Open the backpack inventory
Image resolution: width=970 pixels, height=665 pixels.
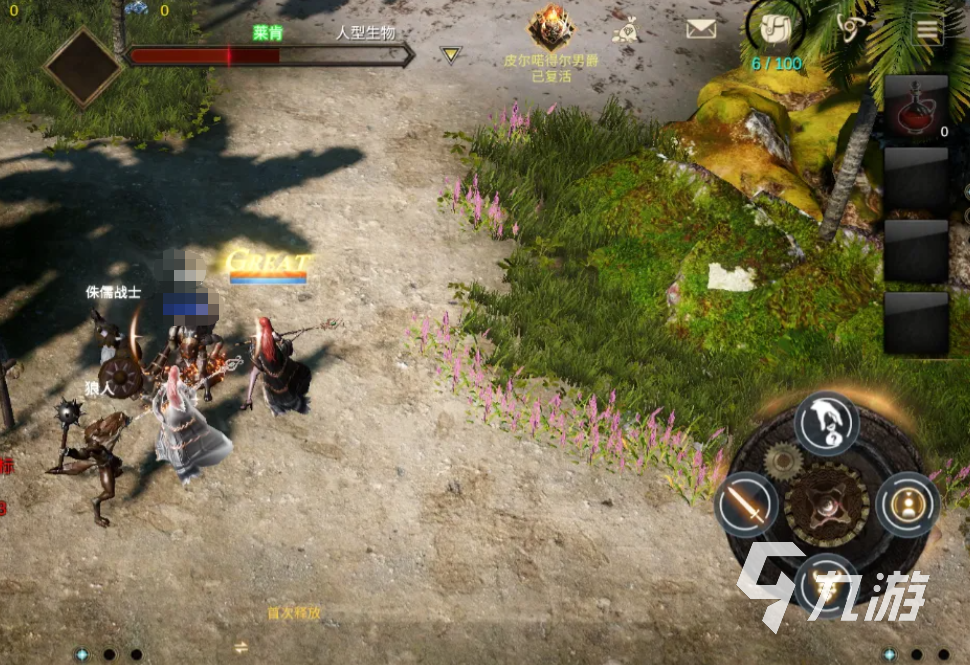pos(774,28)
